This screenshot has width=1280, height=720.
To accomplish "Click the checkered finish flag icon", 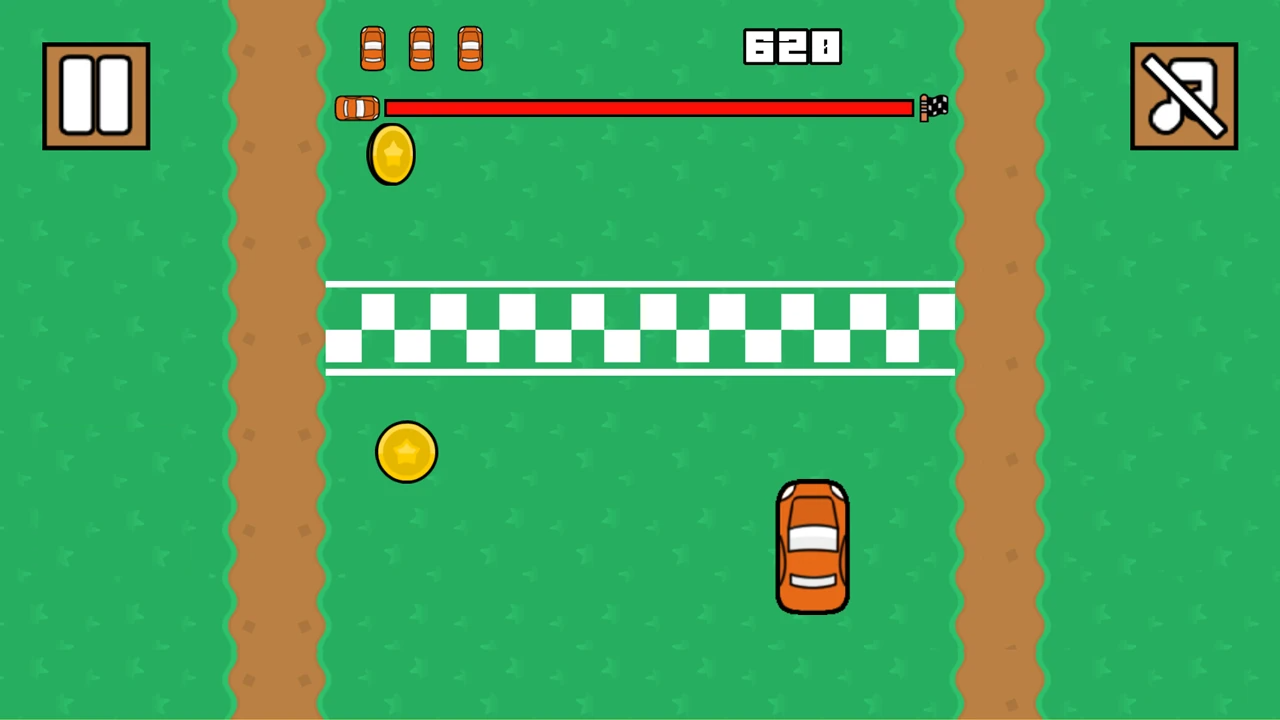I will pos(933,108).
